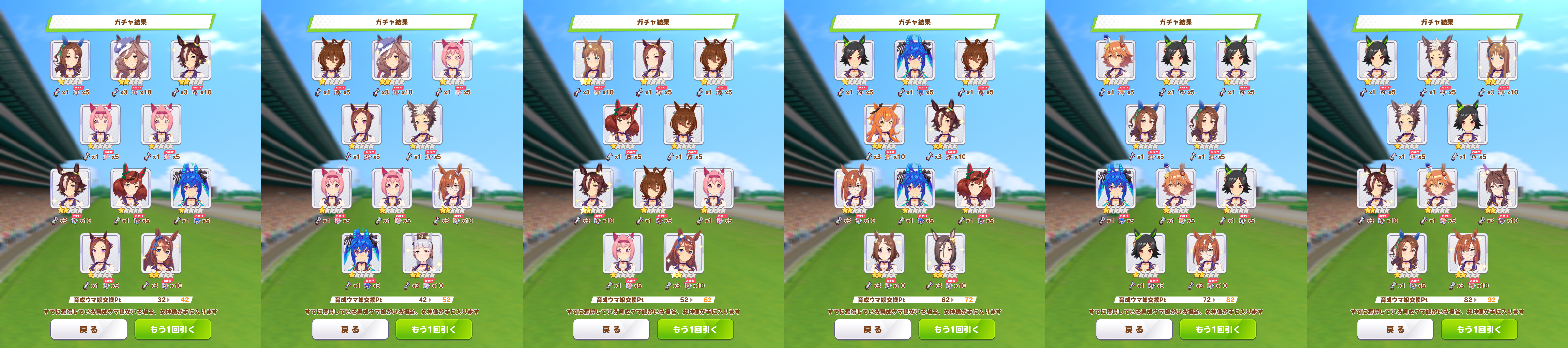Hit 戻る on the 72→82 Pt result panel
Screen dimensions: 1568x348
[1134, 329]
